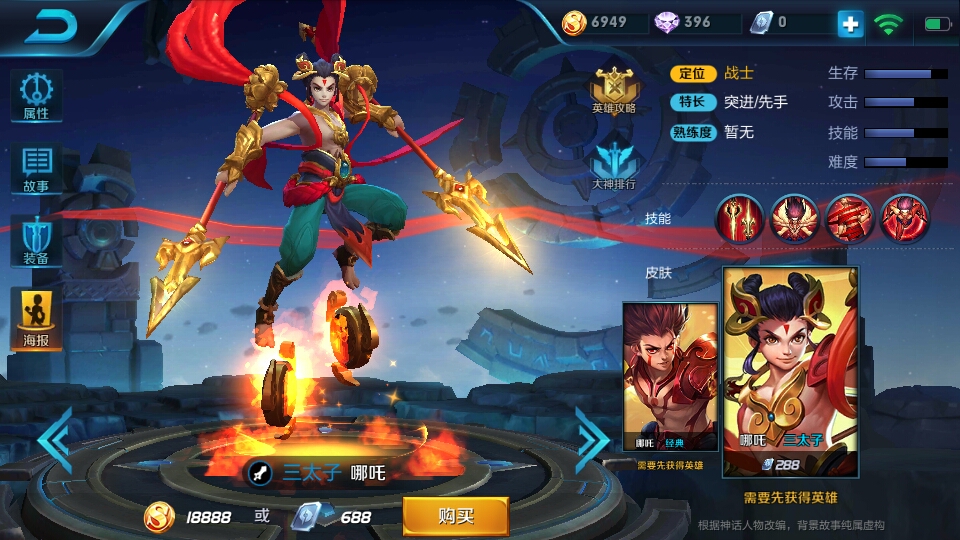Click the 购买 purchase button
This screenshot has height=540, width=960.
(x=455, y=516)
